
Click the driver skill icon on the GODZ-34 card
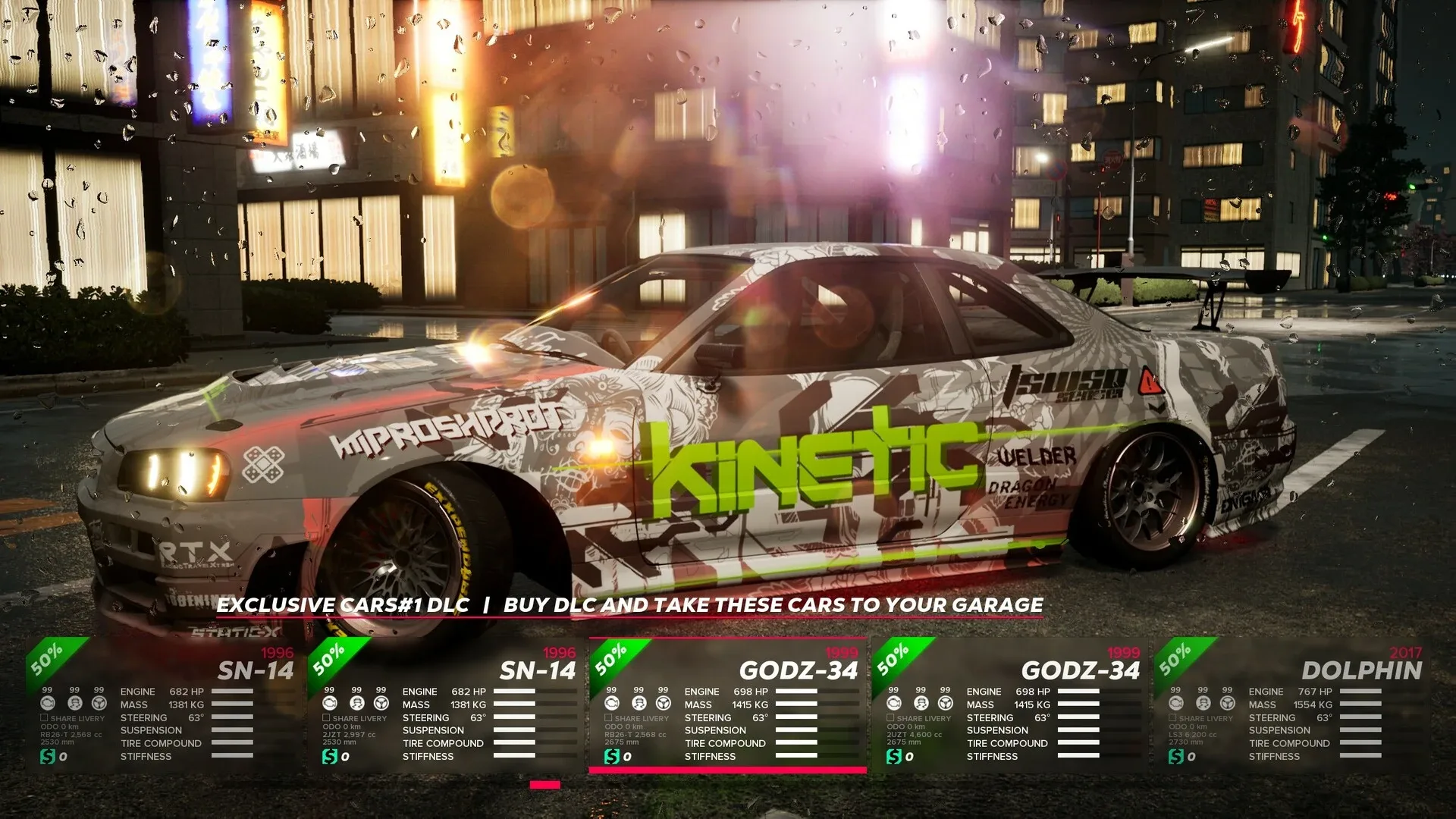[639, 704]
